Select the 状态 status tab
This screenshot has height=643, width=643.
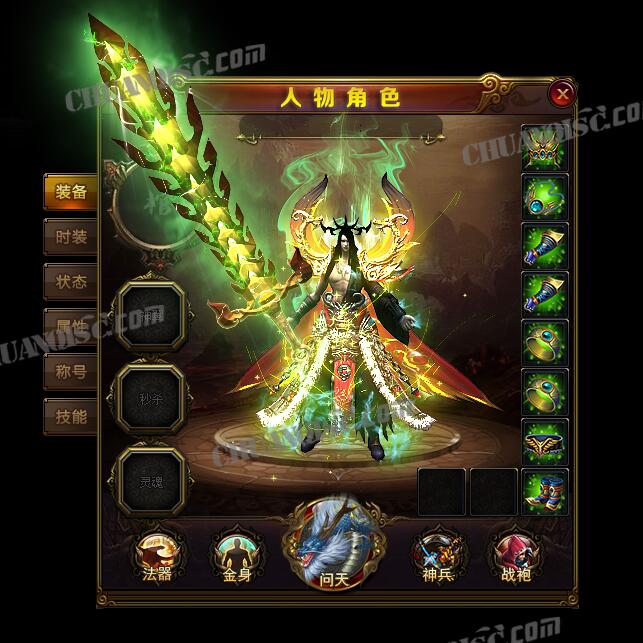pos(71,282)
